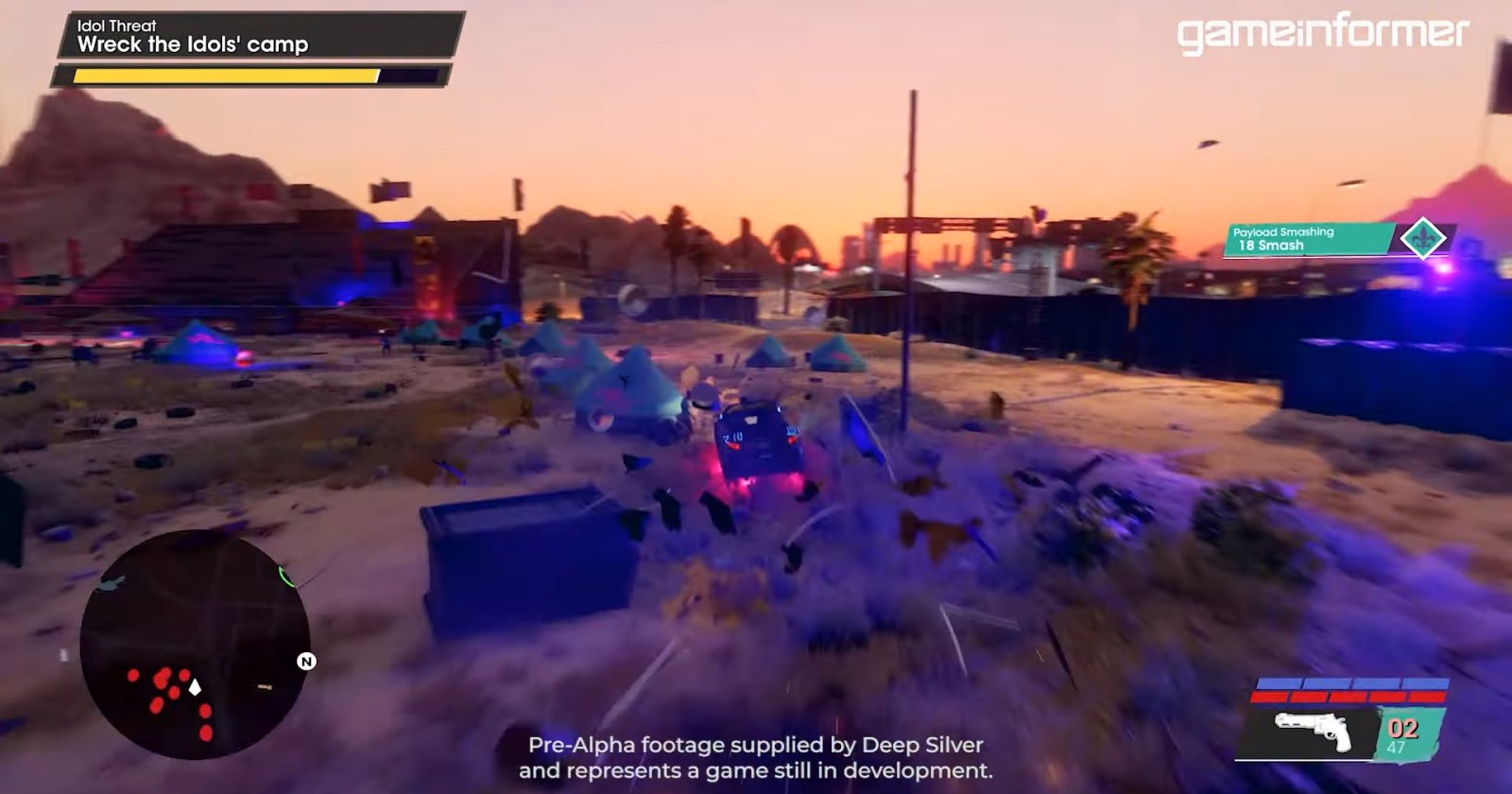Click the Payload Smashing notification banner
Viewport: 1512px width, 794px height.
[1310, 239]
